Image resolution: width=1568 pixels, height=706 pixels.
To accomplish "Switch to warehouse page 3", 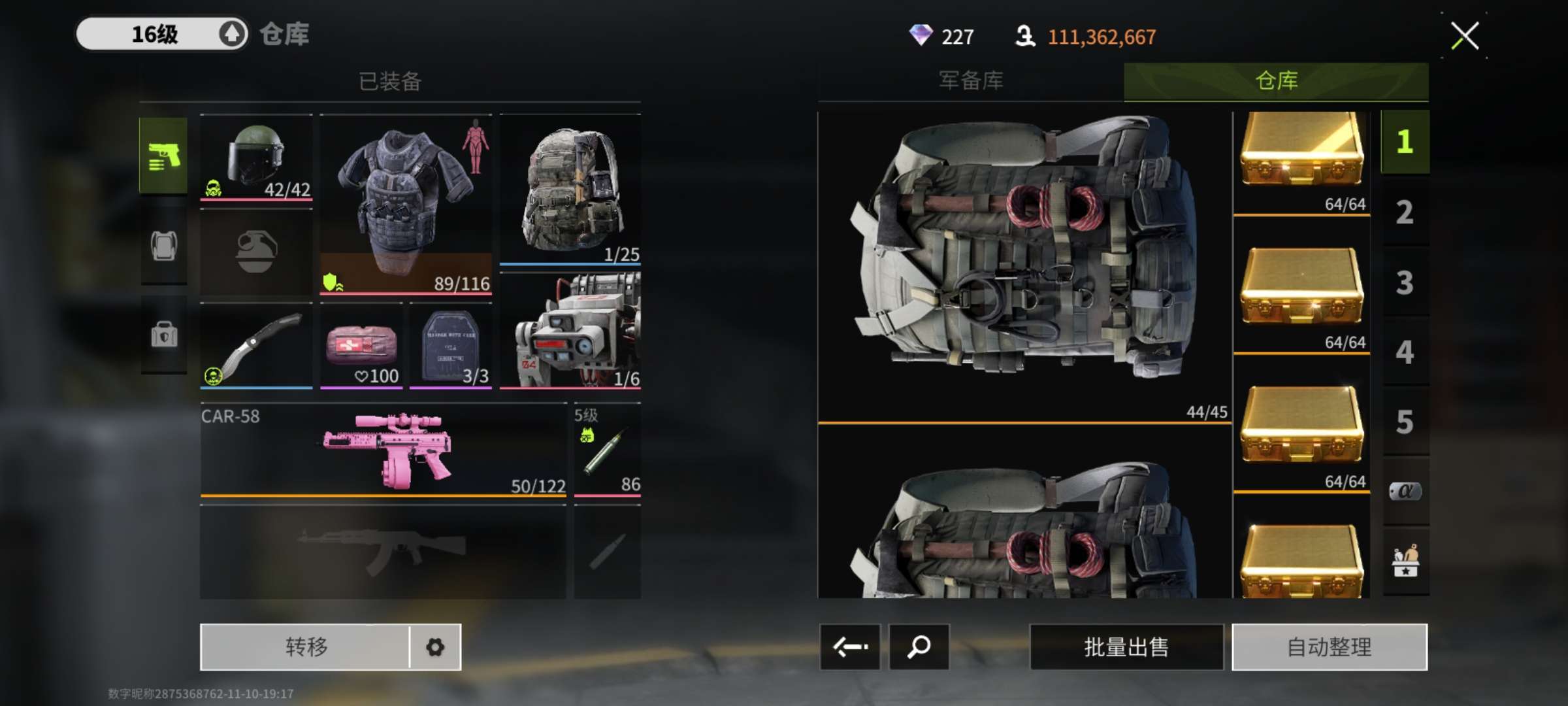I will [x=1405, y=283].
